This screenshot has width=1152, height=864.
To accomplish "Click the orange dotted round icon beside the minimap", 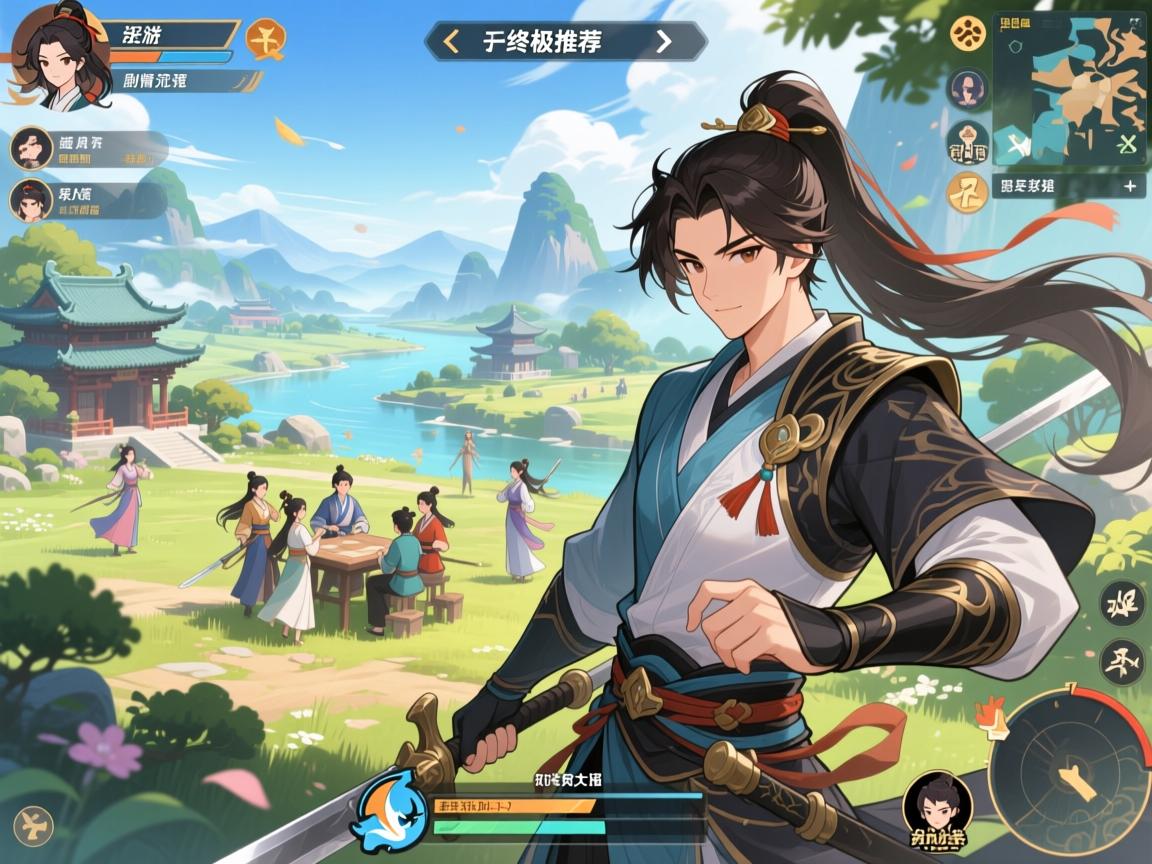I will tap(968, 34).
